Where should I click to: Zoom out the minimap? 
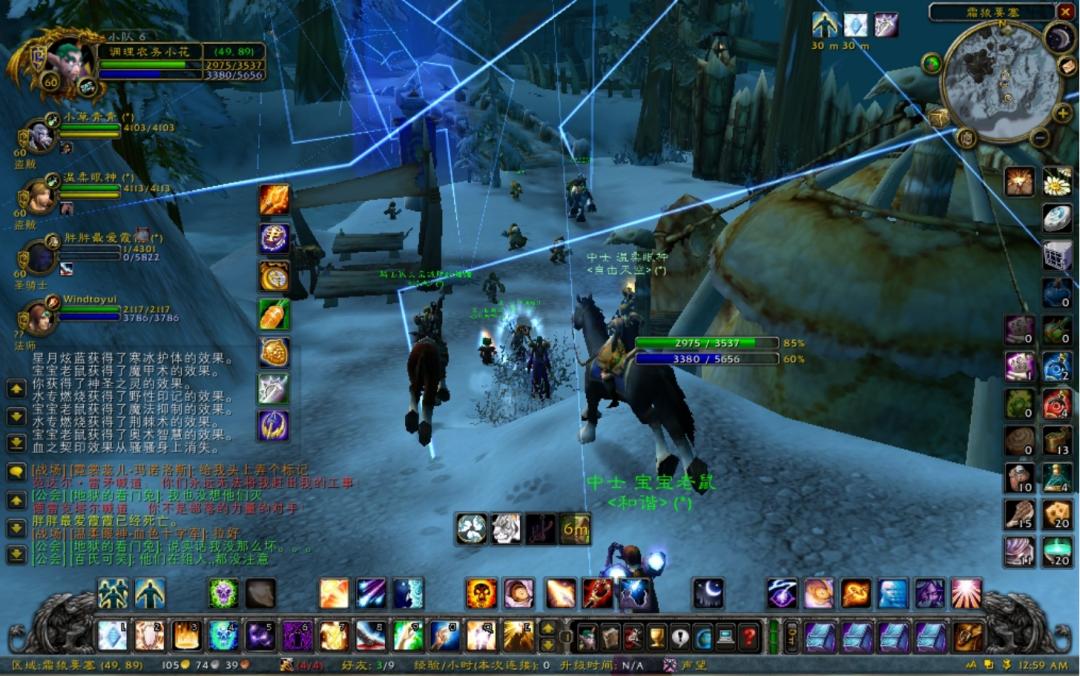click(1040, 138)
